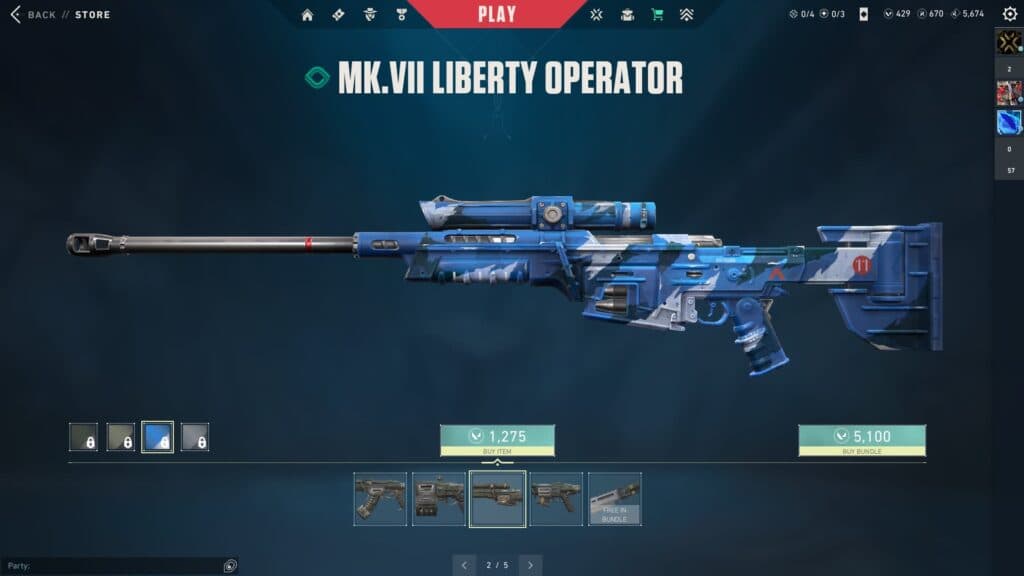
Task: Select the currently highlighted Operator thumbnail
Action: 497,499
